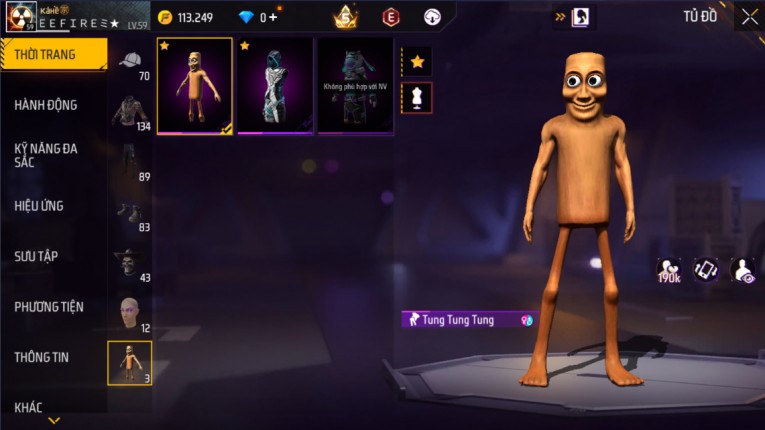Tap the phone rotation view icon
This screenshot has width=765, height=430.
(706, 269)
